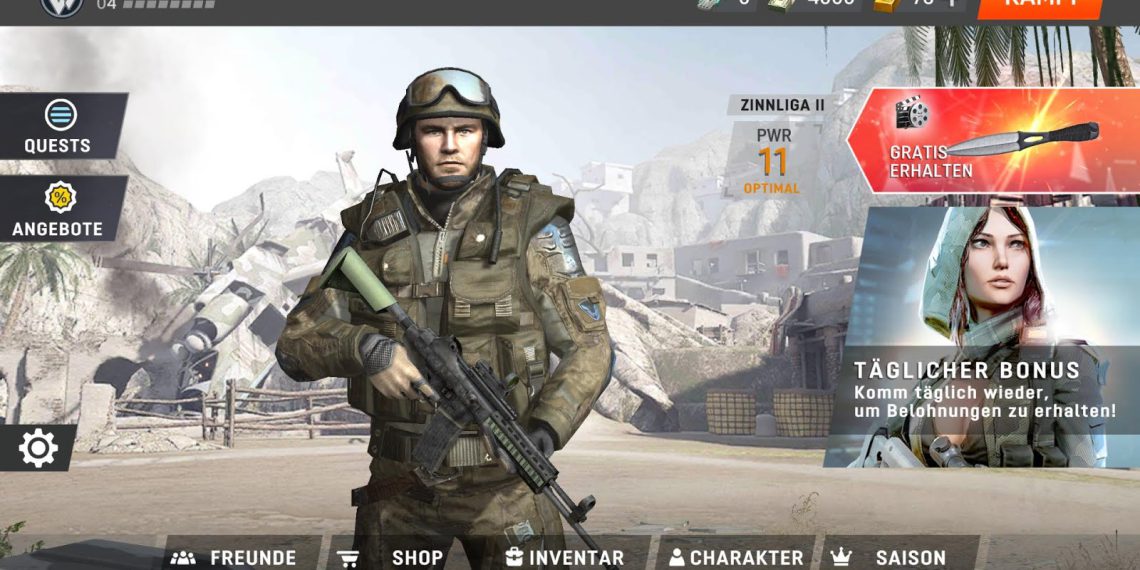Image resolution: width=1140 pixels, height=570 pixels.
Task: Show the Angebote offers
Action: [x=59, y=209]
